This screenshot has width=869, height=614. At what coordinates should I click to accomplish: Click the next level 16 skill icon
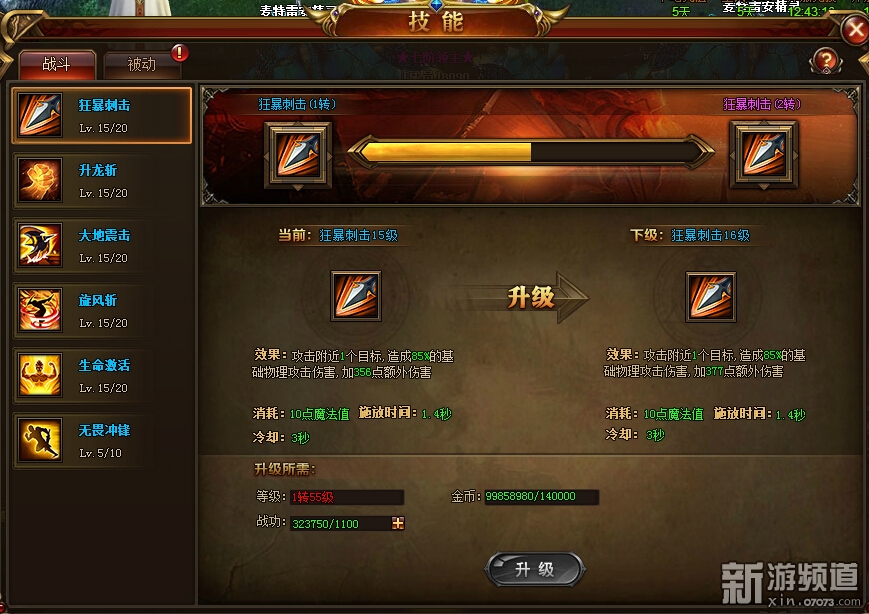pos(711,296)
